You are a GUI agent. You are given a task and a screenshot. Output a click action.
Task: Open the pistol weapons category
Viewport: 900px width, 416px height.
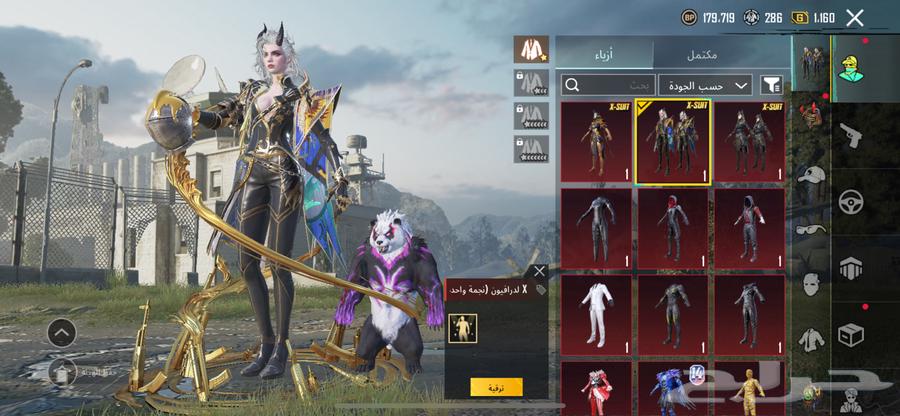851,135
